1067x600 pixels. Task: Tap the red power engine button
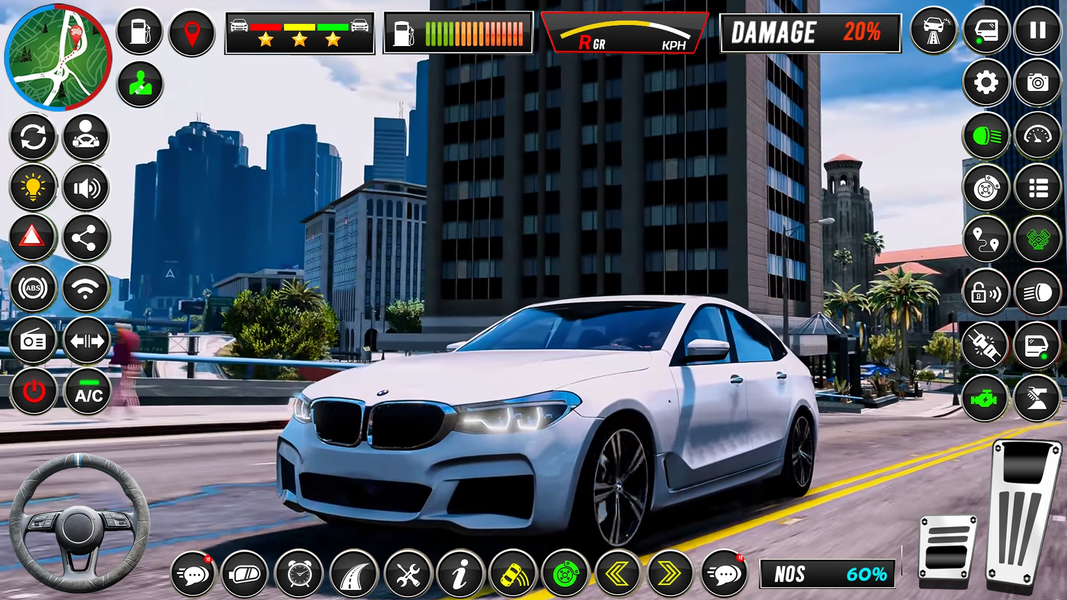point(33,391)
